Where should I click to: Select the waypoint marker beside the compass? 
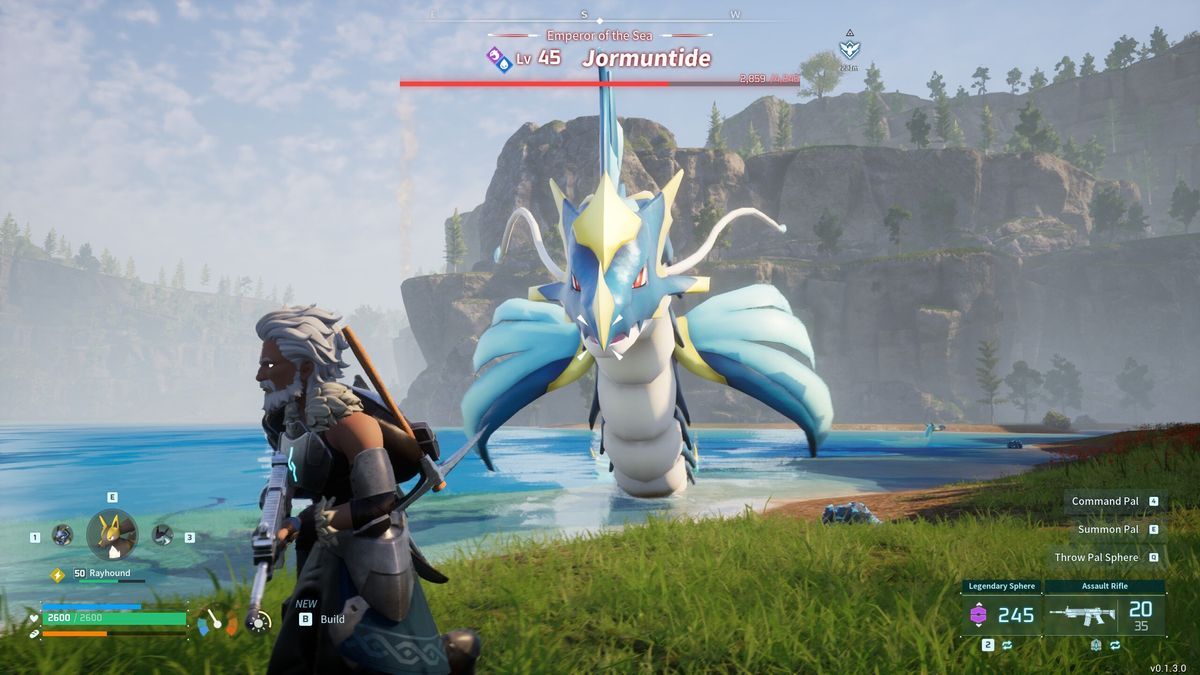click(849, 48)
